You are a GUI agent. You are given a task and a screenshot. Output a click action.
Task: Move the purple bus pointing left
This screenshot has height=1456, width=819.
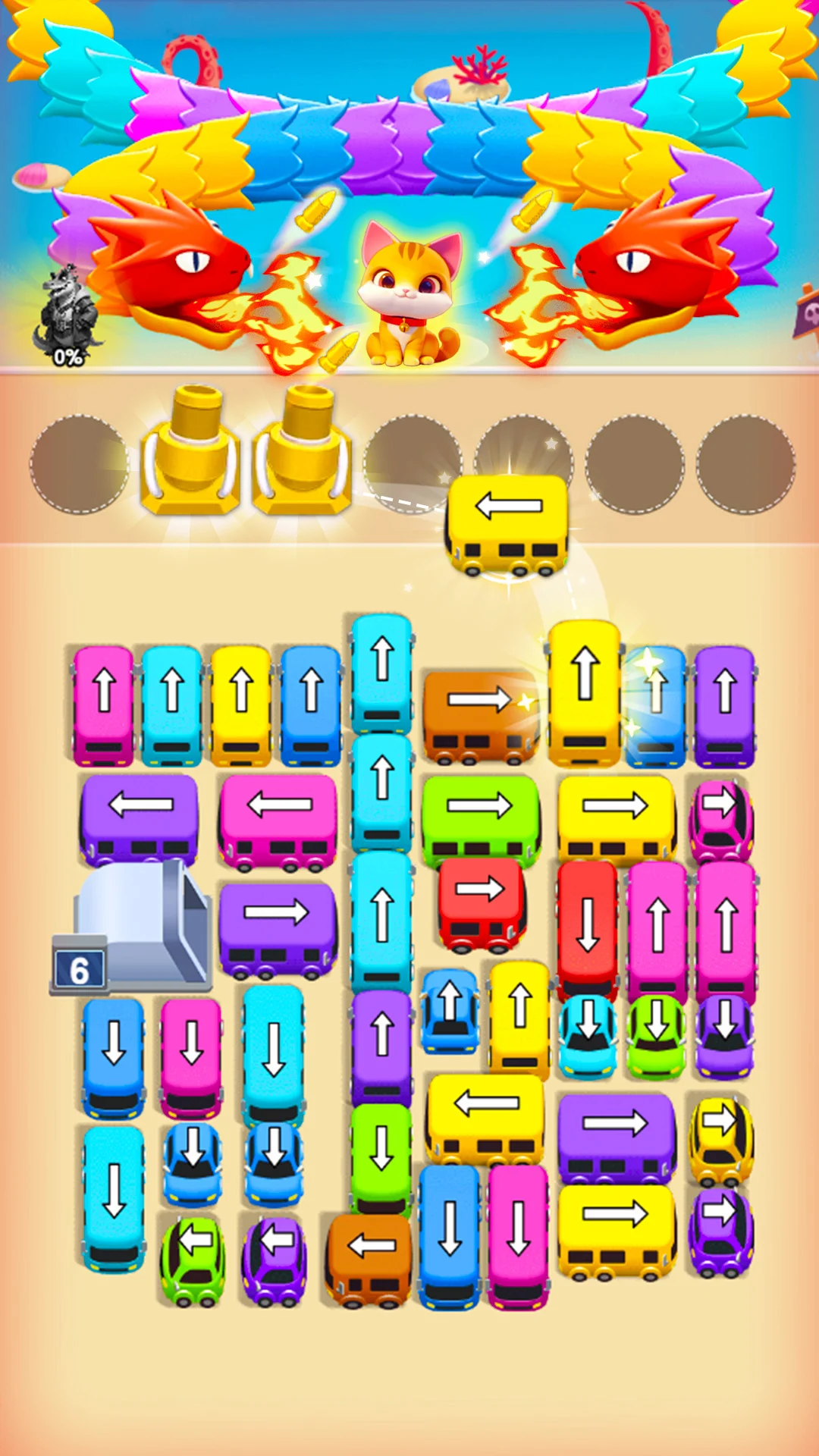click(140, 819)
